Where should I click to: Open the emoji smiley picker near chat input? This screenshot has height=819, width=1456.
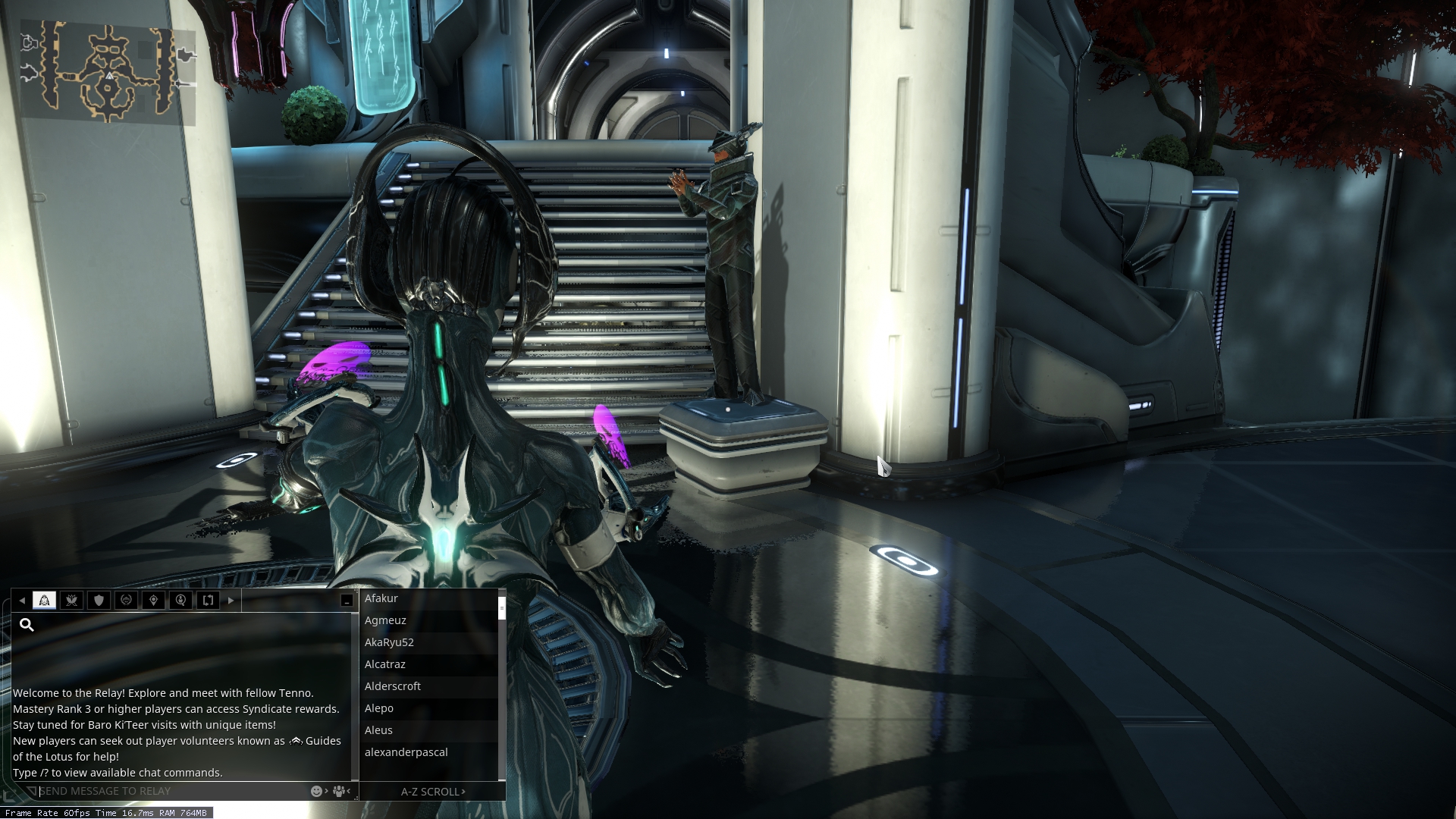(316, 791)
